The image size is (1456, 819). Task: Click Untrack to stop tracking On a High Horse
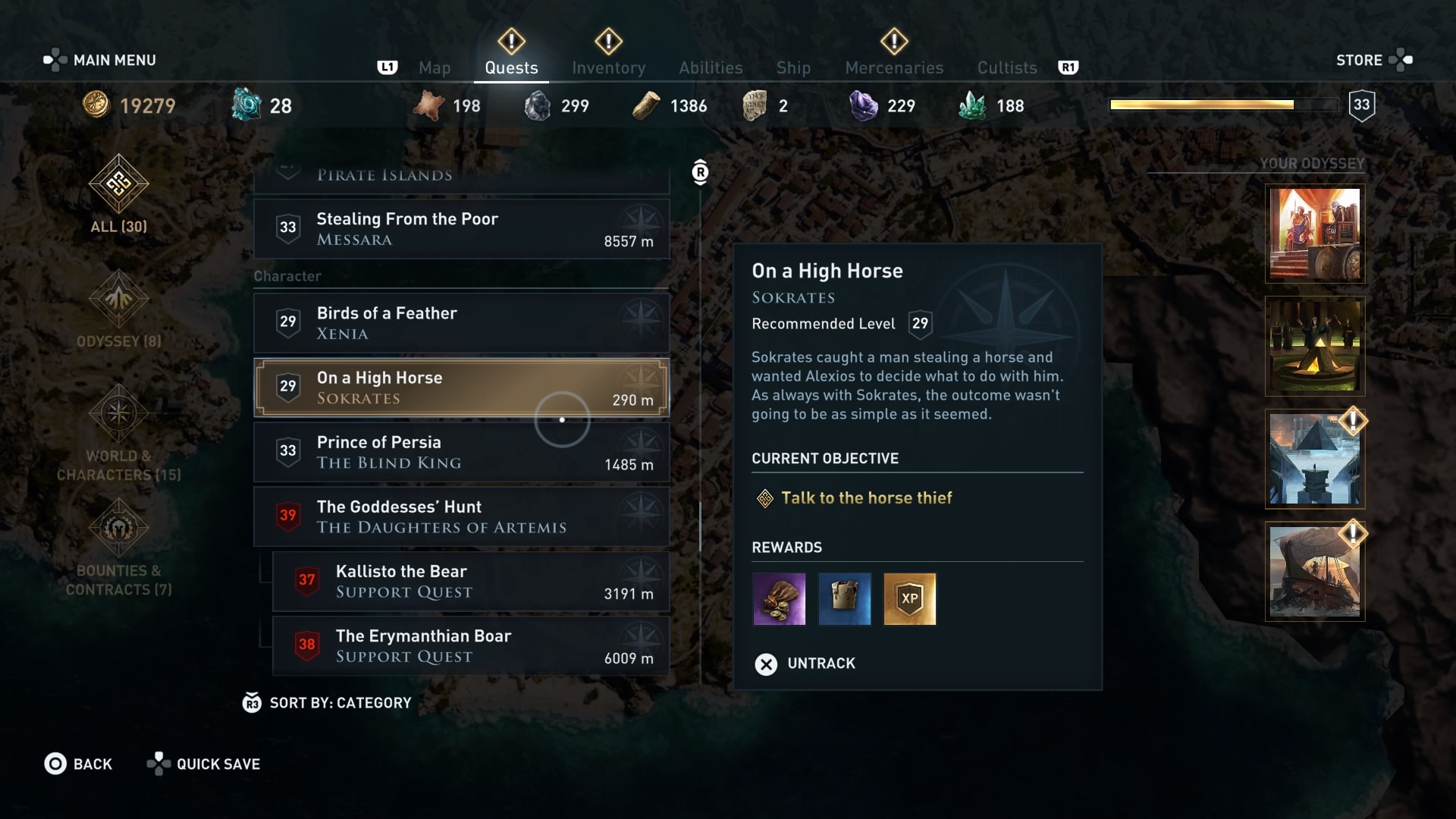point(805,664)
